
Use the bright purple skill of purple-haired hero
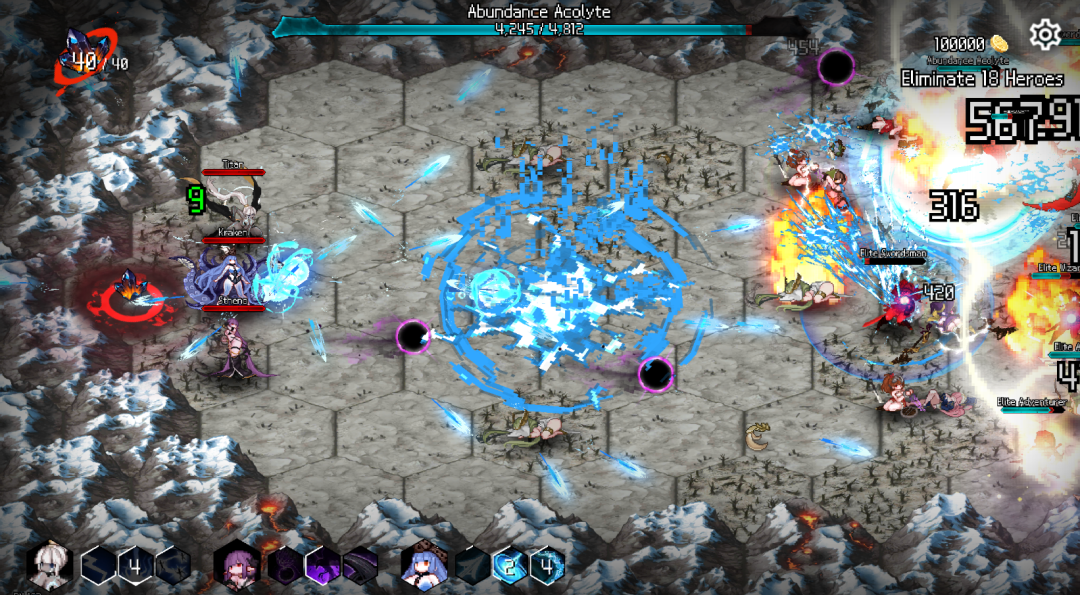click(323, 566)
